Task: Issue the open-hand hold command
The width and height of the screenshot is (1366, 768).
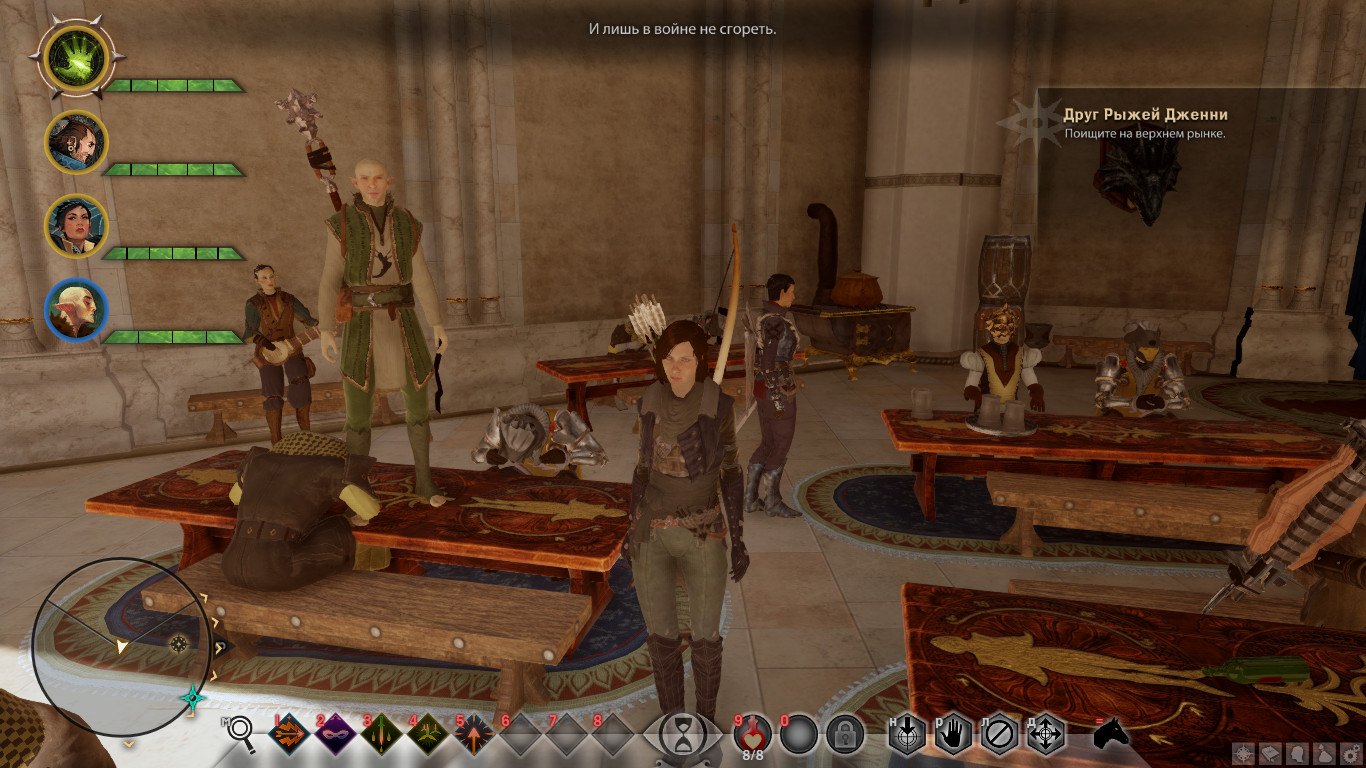Action: [953, 735]
